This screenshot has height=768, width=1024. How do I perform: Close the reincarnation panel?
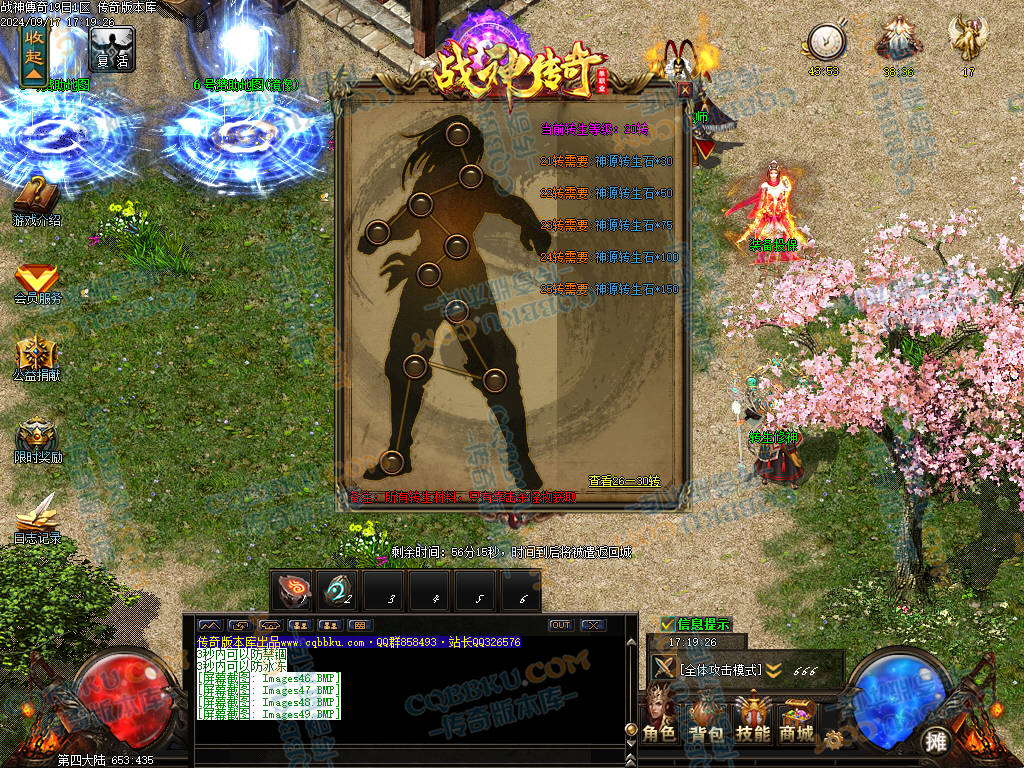tap(685, 89)
